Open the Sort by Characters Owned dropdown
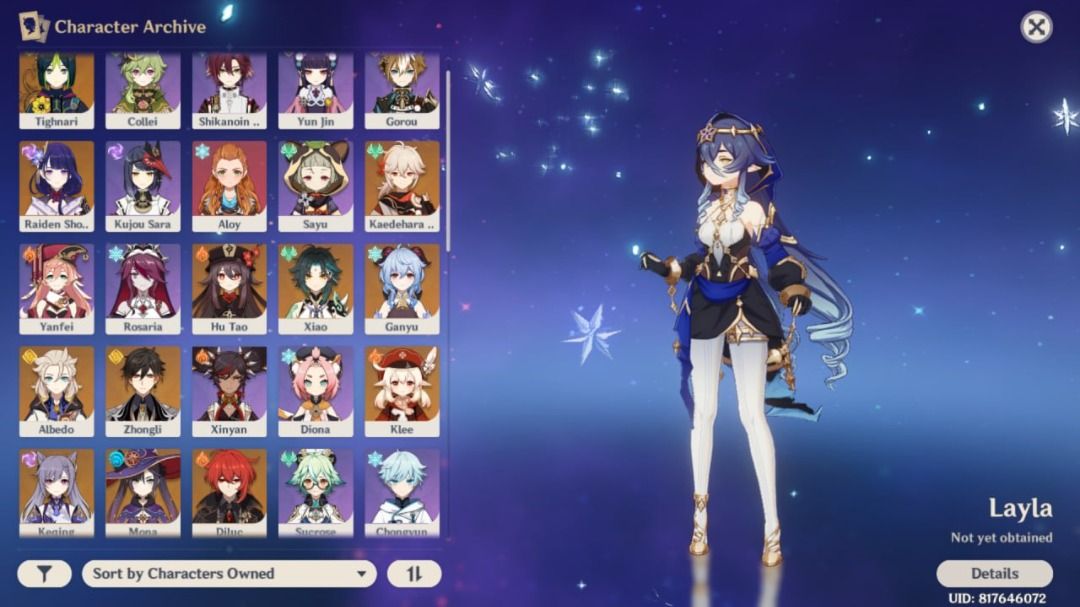This screenshot has width=1080, height=607. pos(229,573)
